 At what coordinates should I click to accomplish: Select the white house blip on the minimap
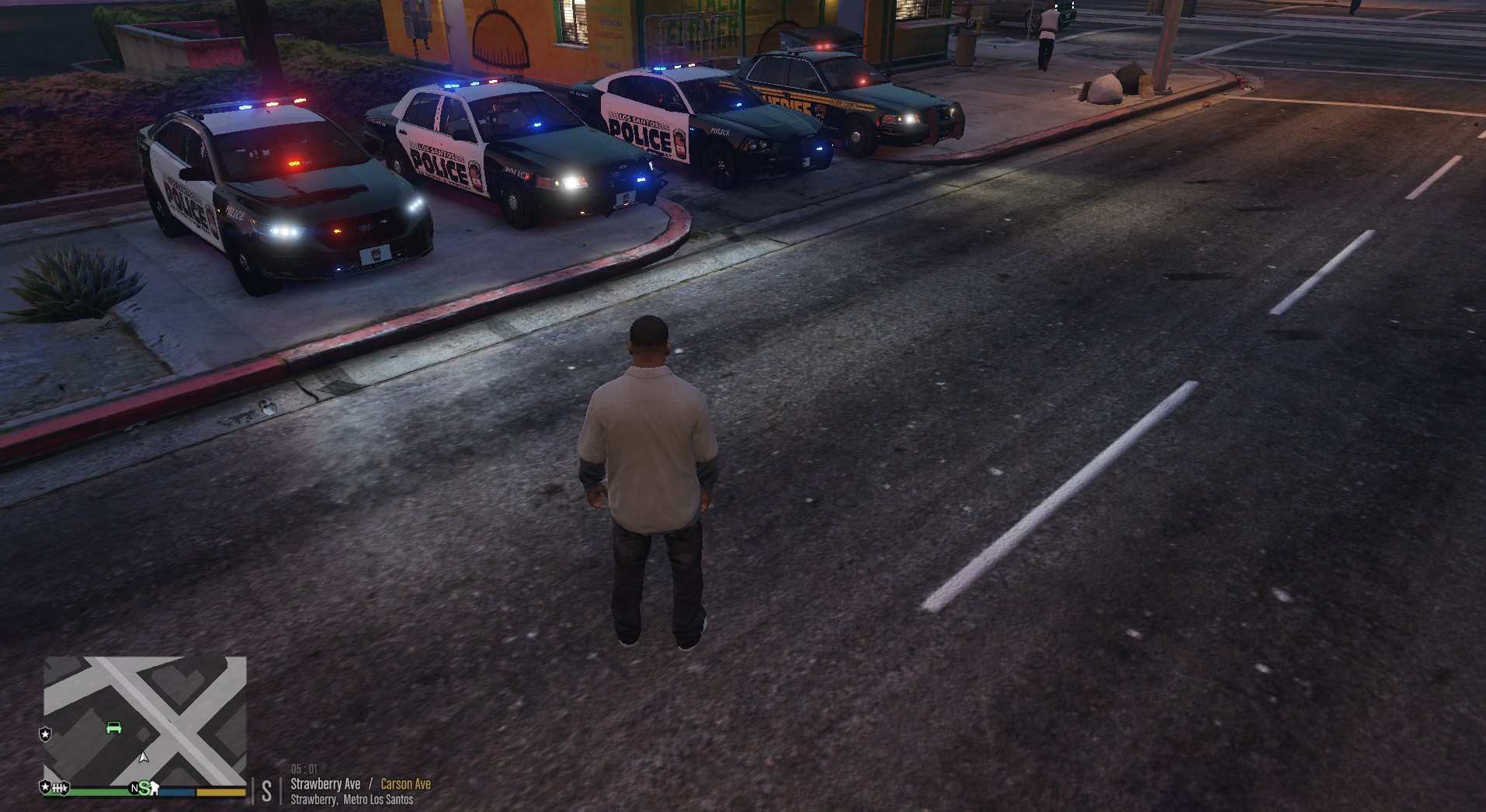pyautogui.click(x=155, y=789)
